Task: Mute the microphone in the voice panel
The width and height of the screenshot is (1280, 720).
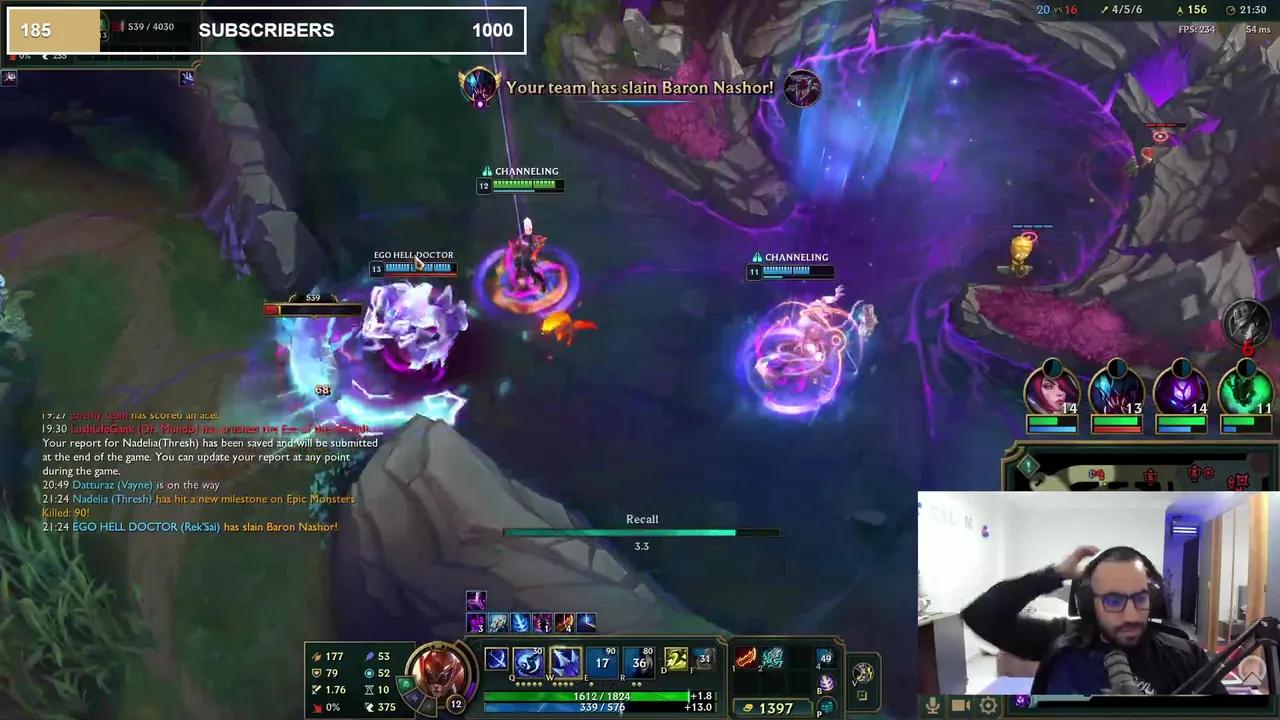Action: [933, 704]
